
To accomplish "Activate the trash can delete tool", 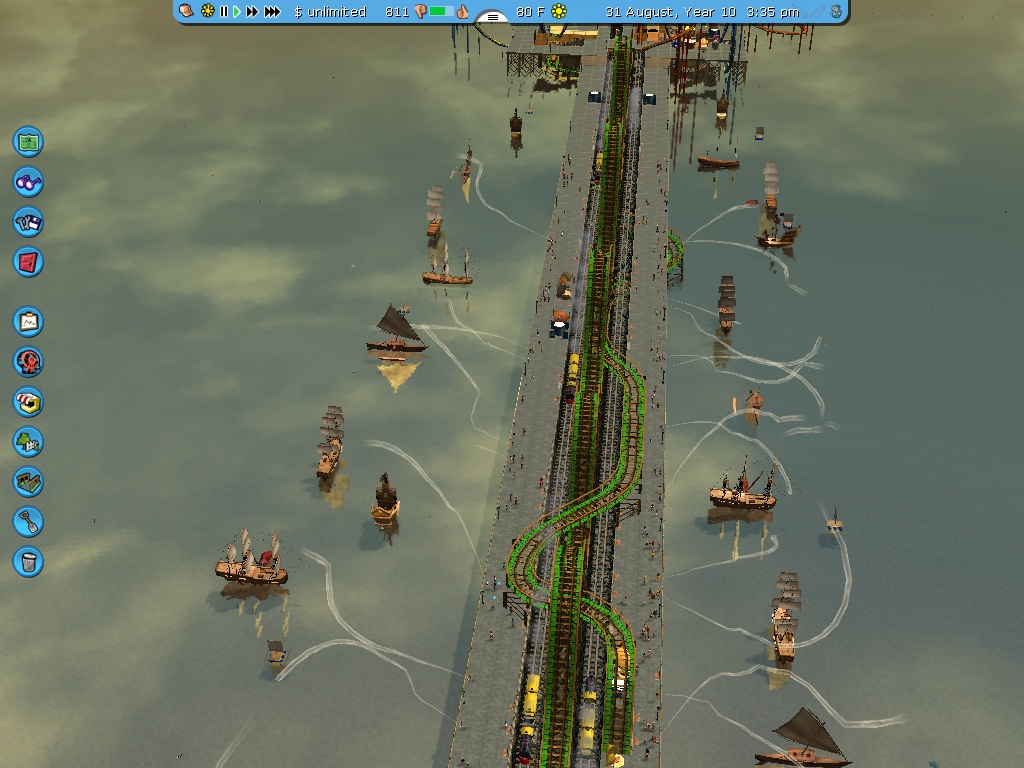I will 28,561.
